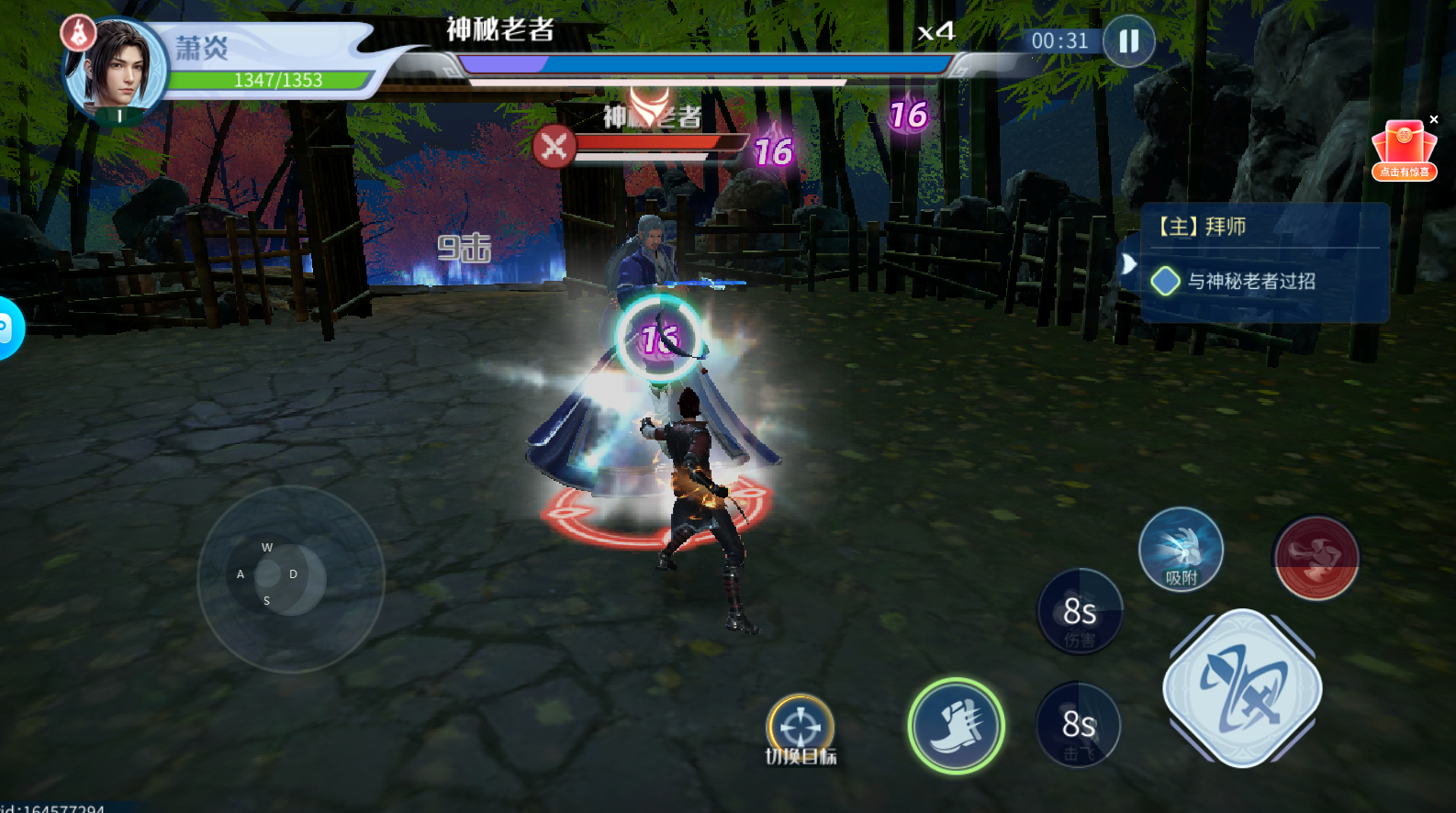The width and height of the screenshot is (1456, 813).
Task: Open the red envelope surprise gift
Action: tap(1404, 151)
